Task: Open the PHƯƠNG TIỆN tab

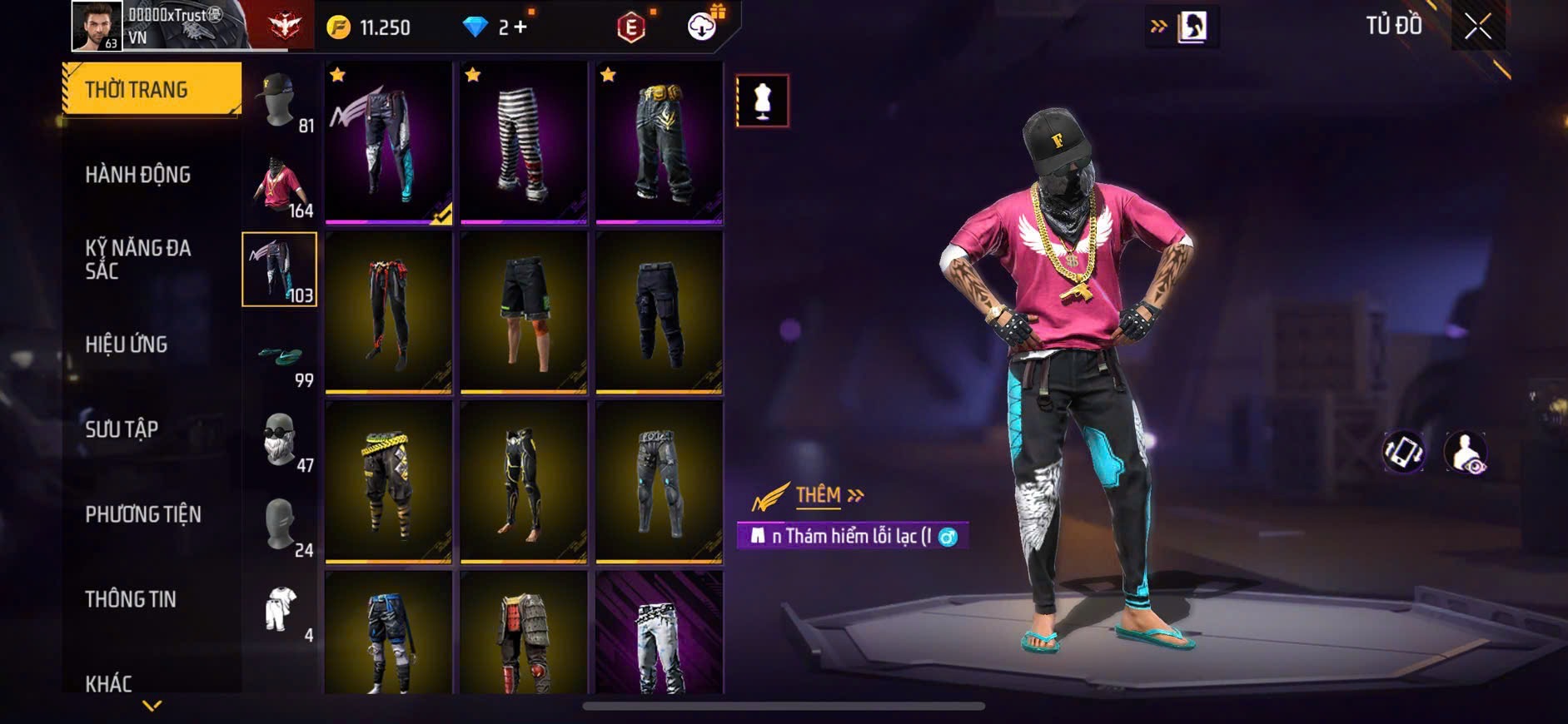Action: pyautogui.click(x=143, y=514)
